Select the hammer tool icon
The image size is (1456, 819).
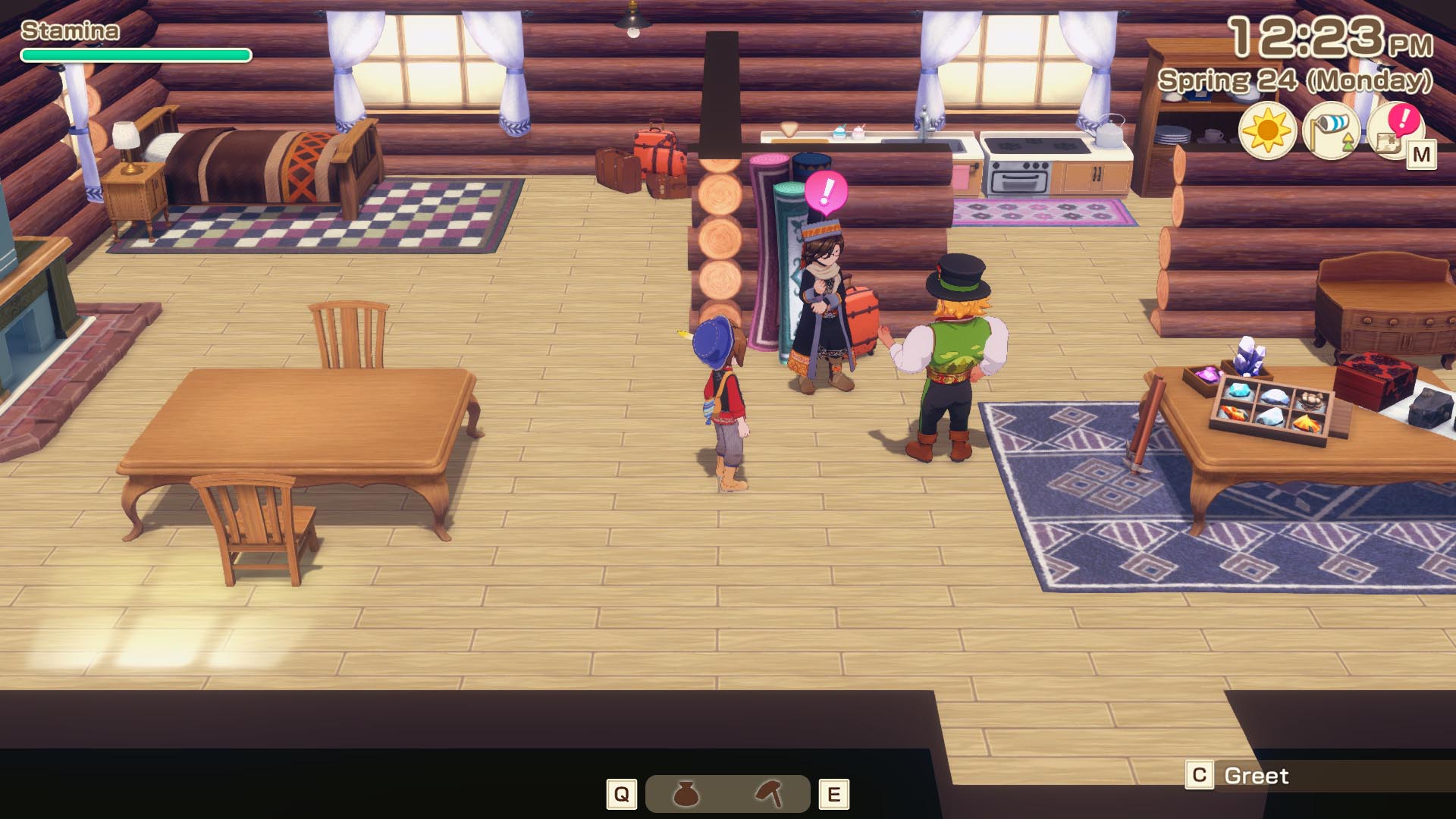[770, 794]
